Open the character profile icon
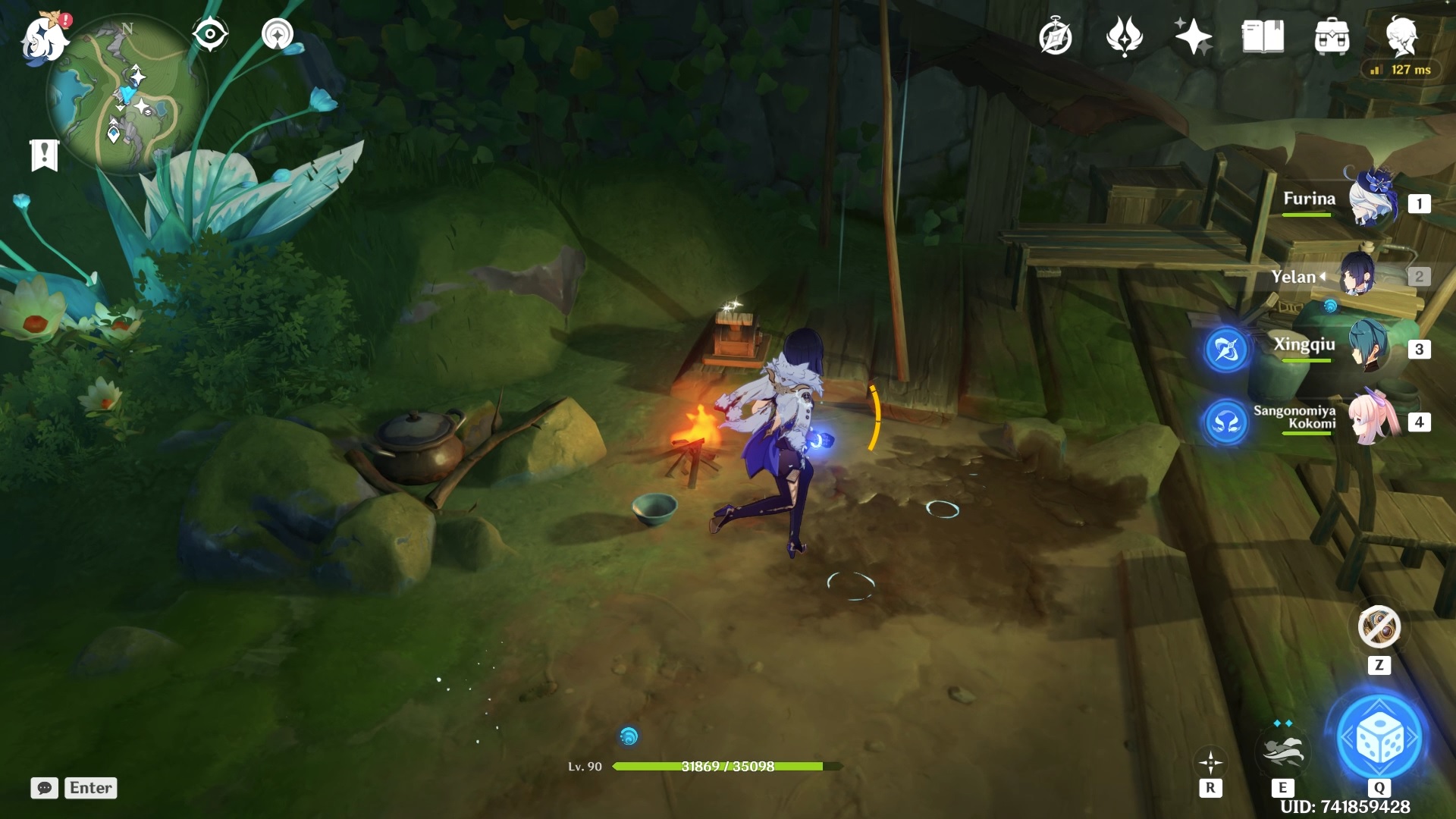This screenshot has height=819, width=1456. (x=1401, y=35)
